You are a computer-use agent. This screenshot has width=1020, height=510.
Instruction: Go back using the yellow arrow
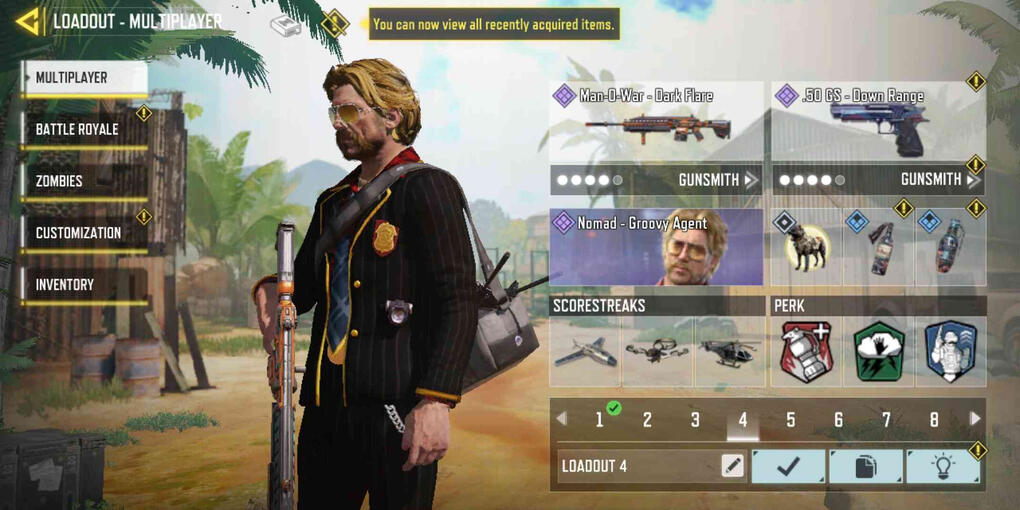pyautogui.click(x=28, y=21)
